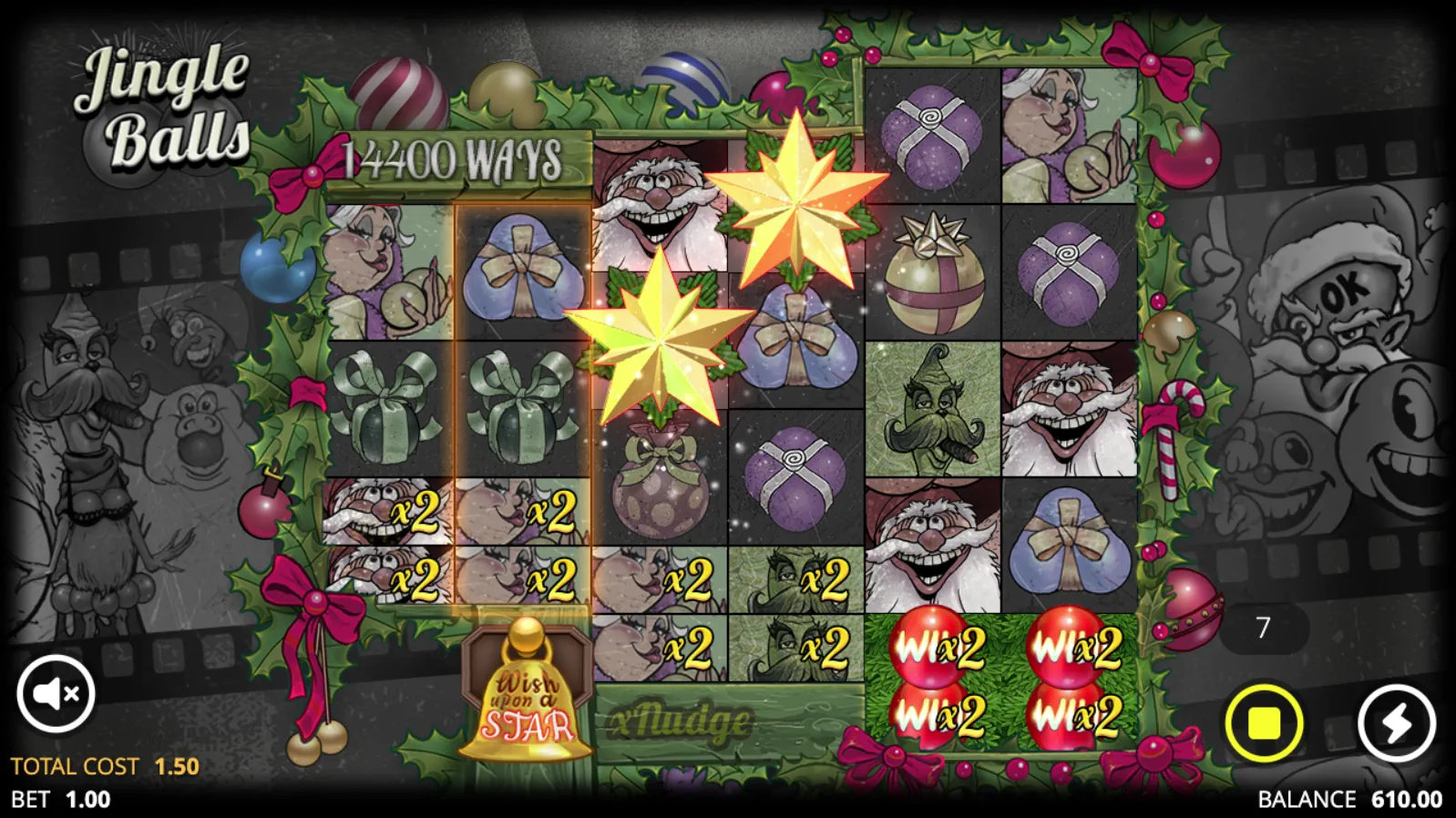Select the highlighted second reel column
The height and width of the screenshot is (818, 1456).
[523, 410]
